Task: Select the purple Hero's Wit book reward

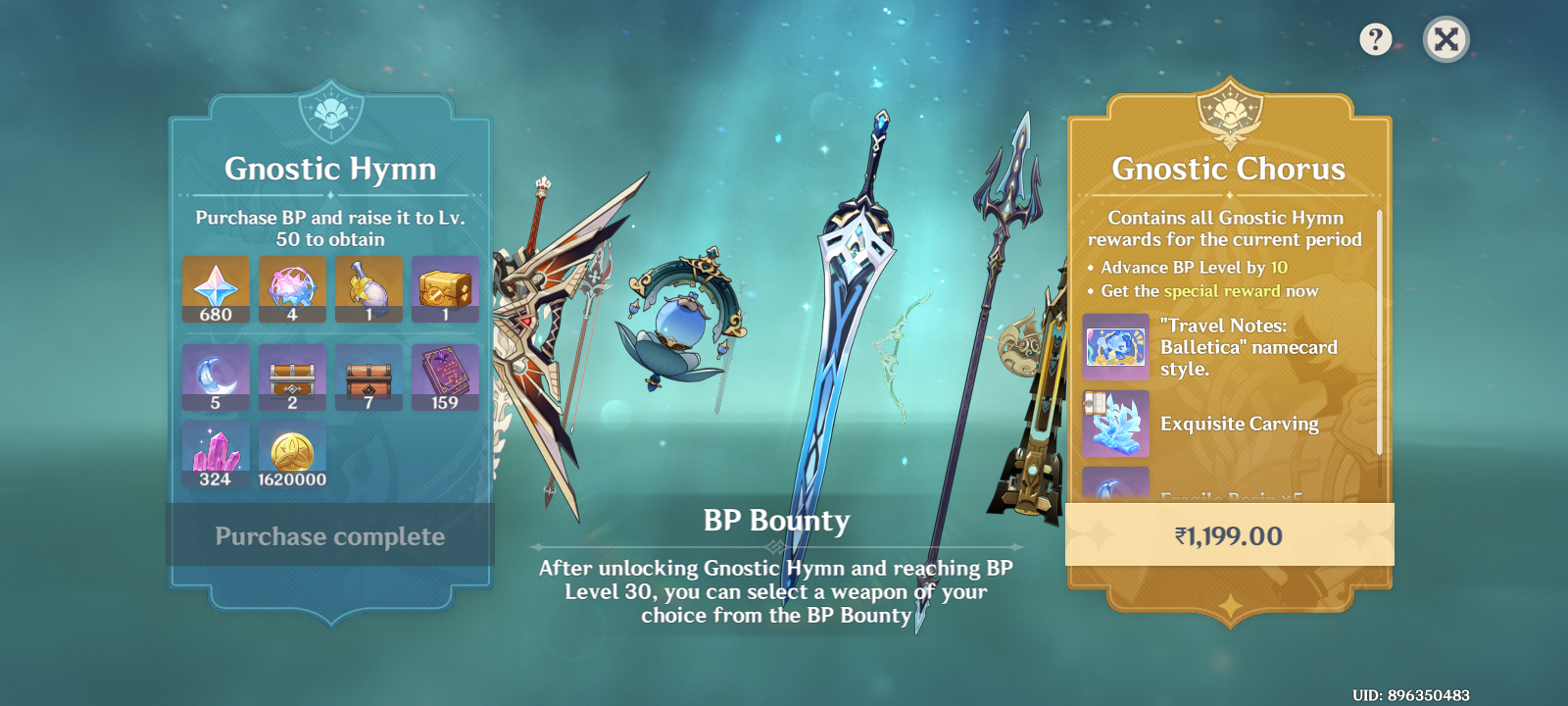Action: coord(445,377)
